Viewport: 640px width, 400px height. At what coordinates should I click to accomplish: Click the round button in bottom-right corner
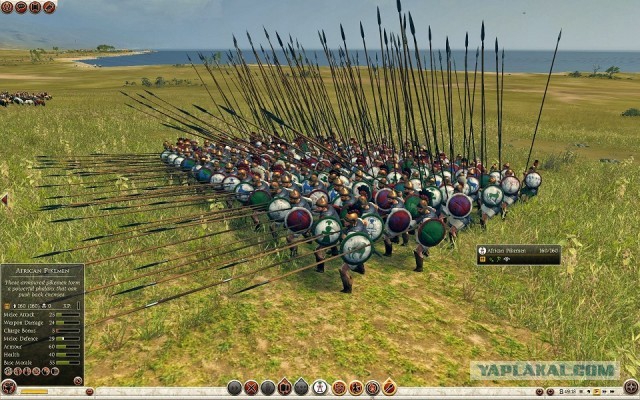630,387
